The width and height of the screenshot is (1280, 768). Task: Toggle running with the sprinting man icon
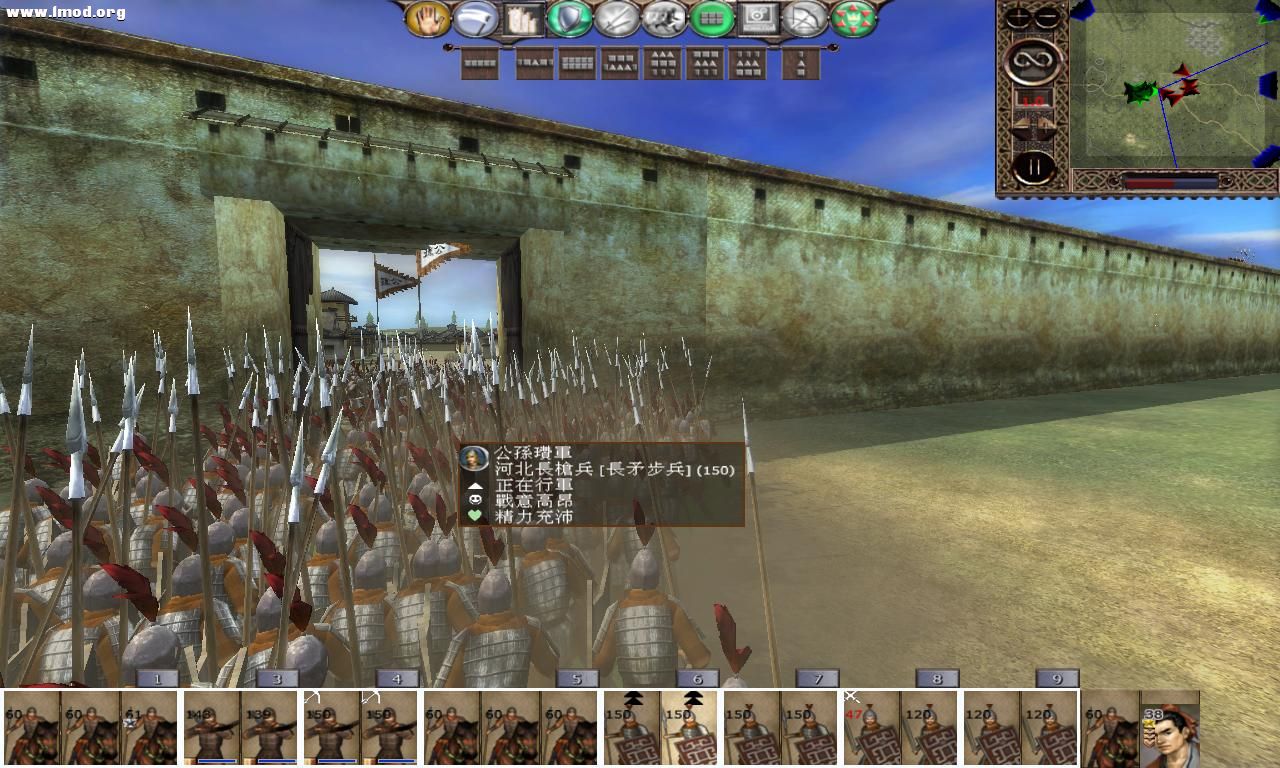pyautogui.click(x=662, y=17)
